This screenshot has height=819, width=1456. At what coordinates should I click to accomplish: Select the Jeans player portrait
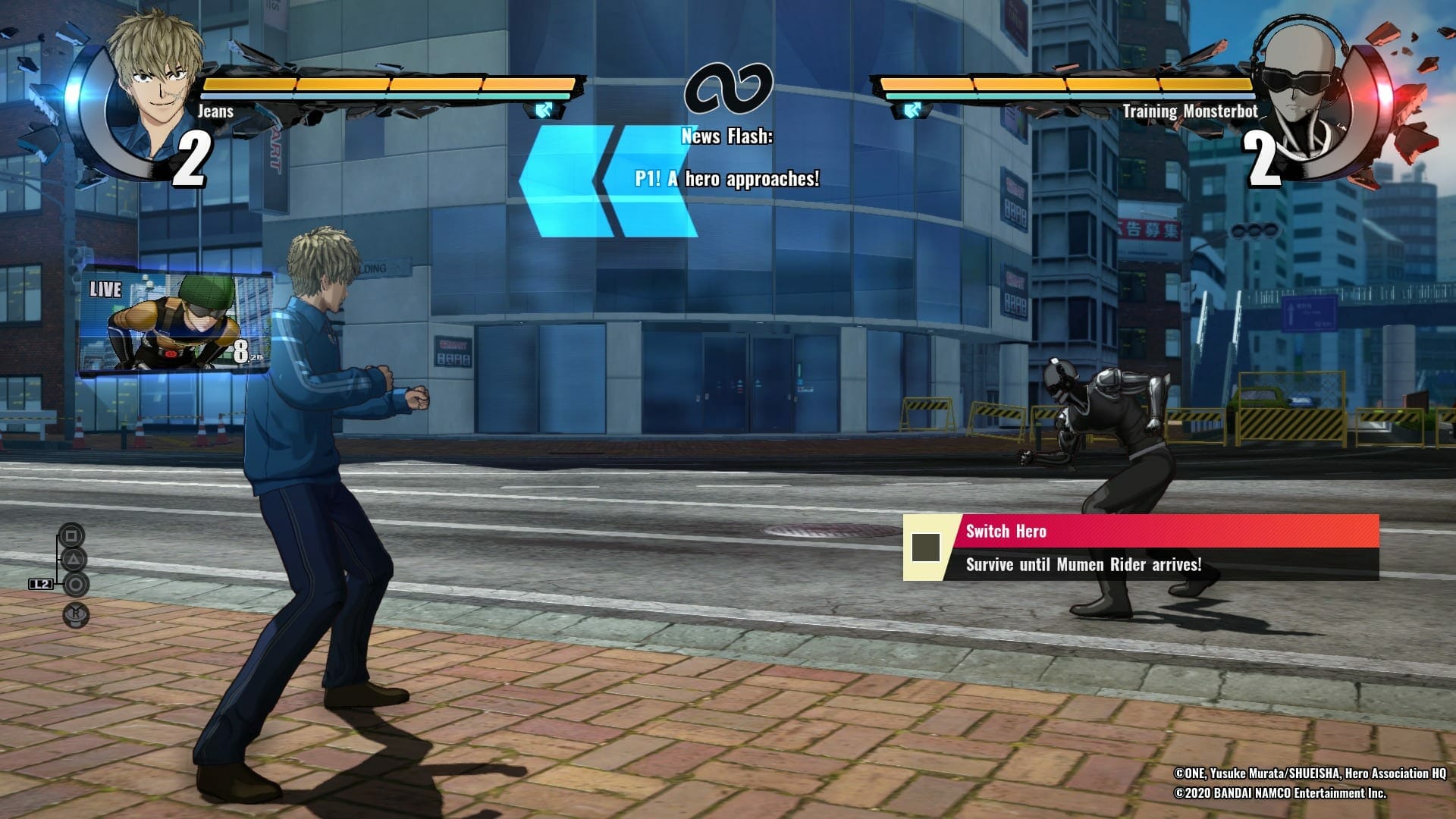[x=154, y=87]
